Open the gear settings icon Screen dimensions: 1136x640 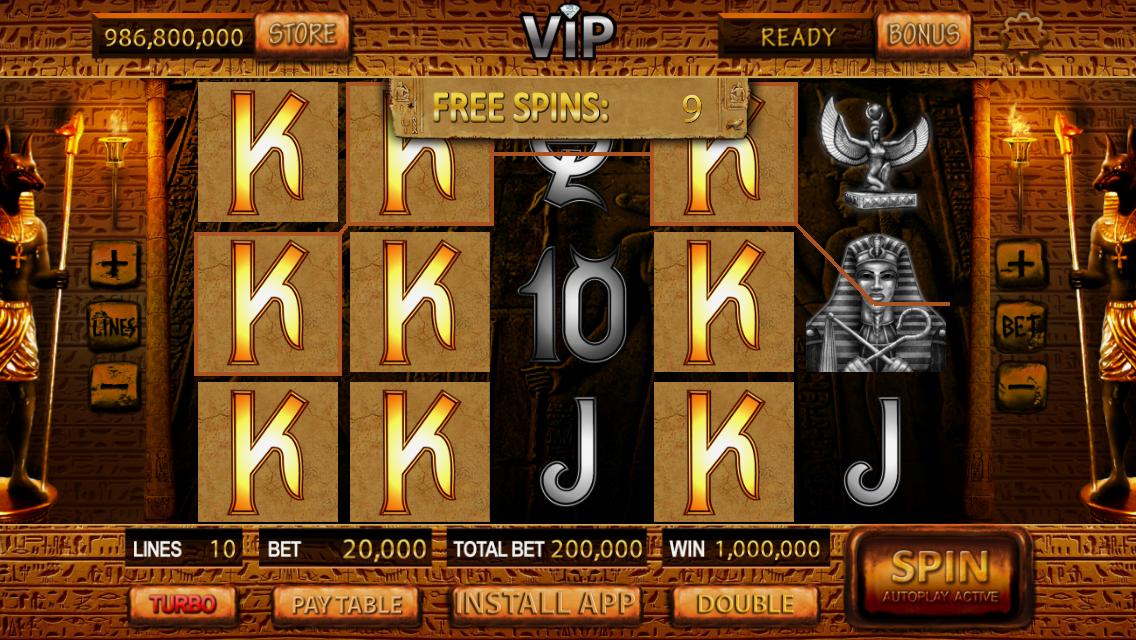tap(1025, 35)
